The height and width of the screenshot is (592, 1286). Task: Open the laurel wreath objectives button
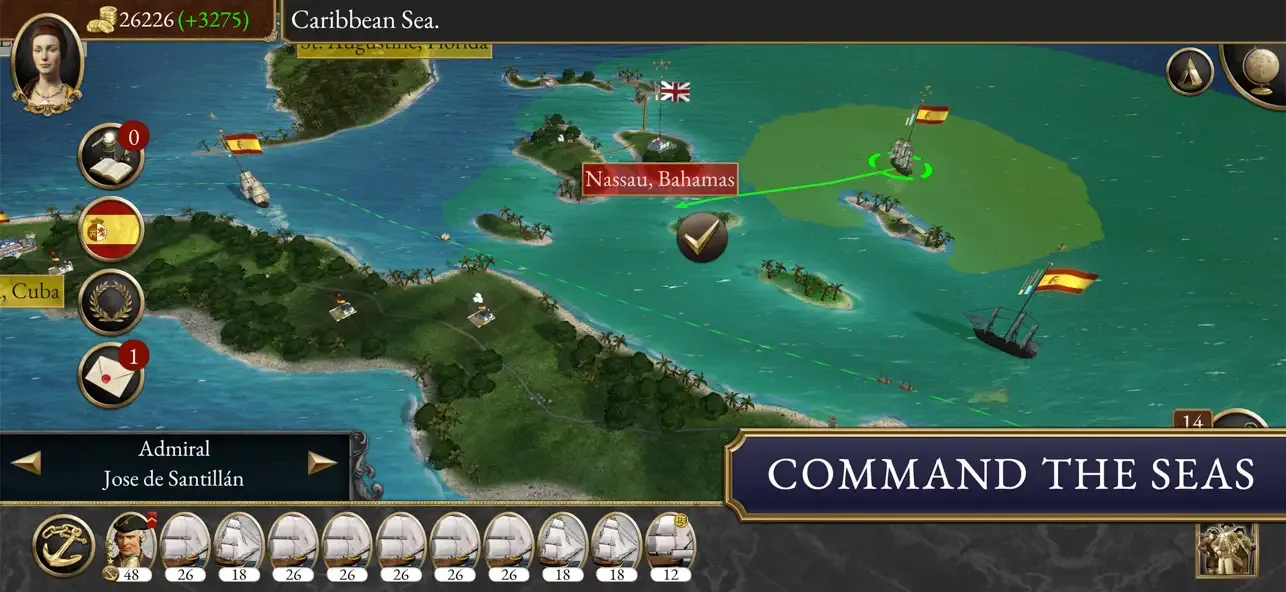[x=111, y=301]
